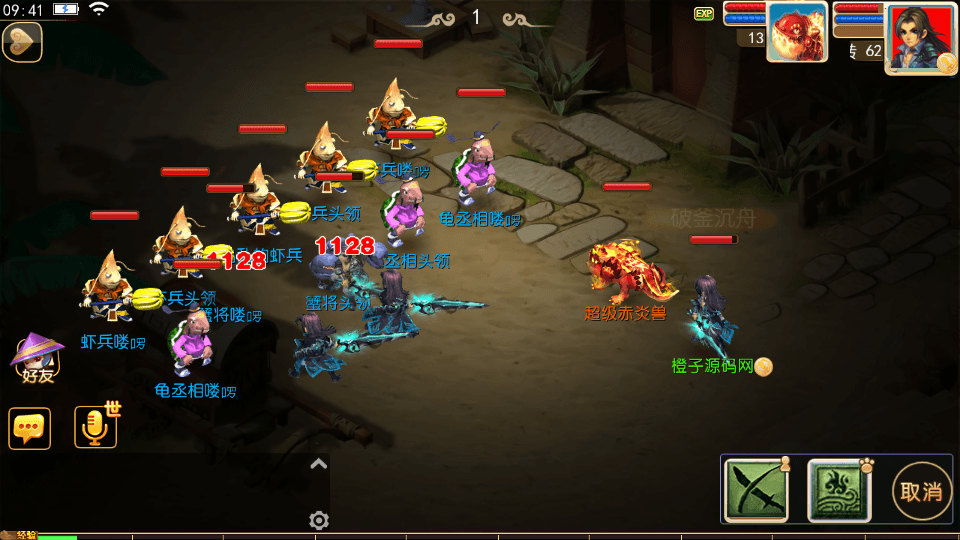
Task: Open the red fire pet portrait
Action: [797, 32]
